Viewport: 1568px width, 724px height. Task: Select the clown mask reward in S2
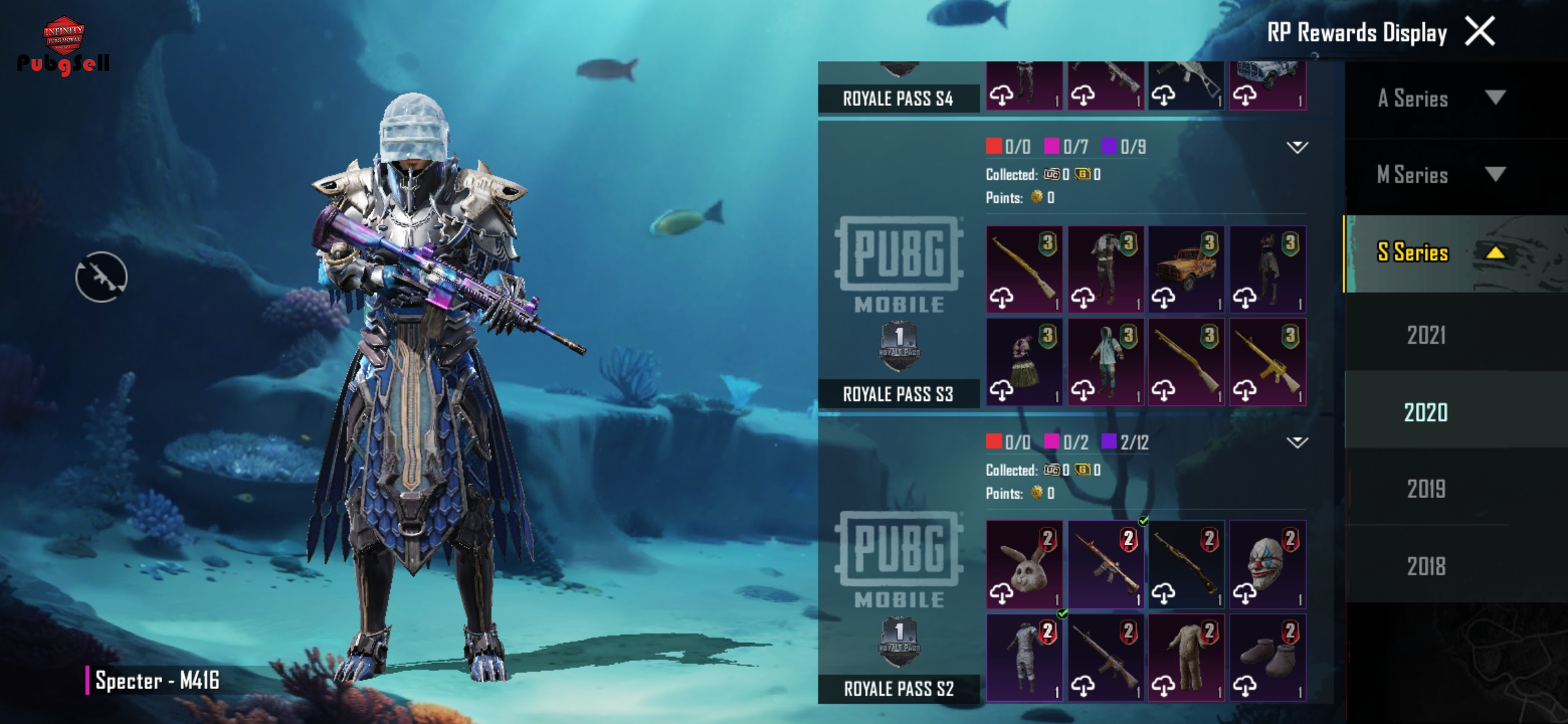(x=1267, y=564)
